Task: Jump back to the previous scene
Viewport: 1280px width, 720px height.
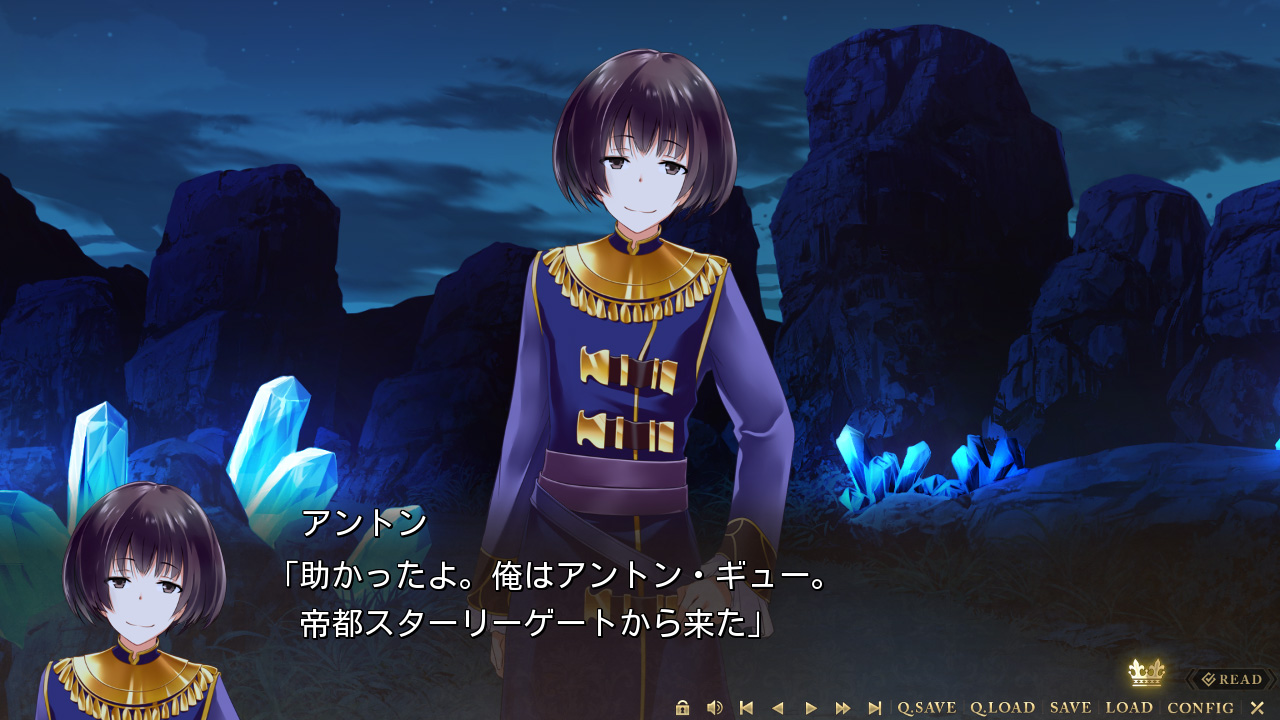Action: 746,708
